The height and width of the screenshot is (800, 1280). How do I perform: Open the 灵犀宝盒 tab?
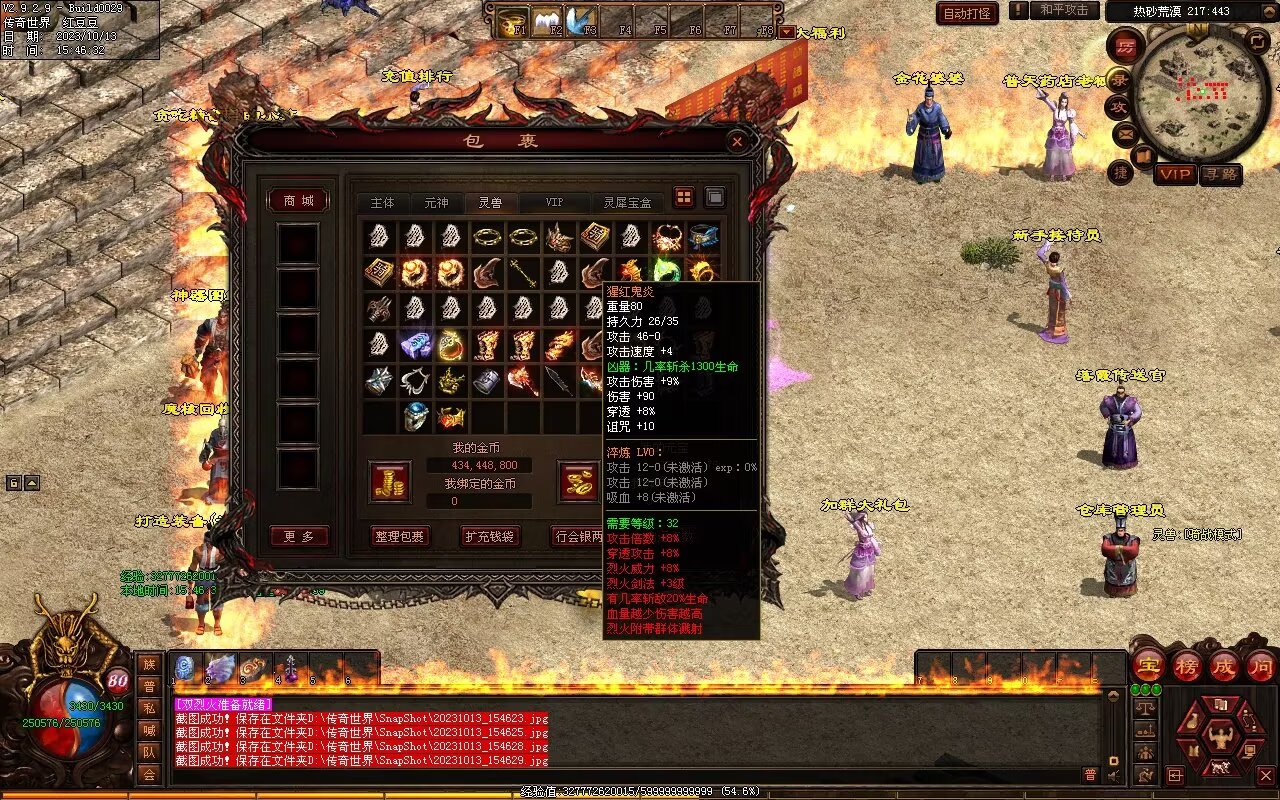(x=627, y=202)
